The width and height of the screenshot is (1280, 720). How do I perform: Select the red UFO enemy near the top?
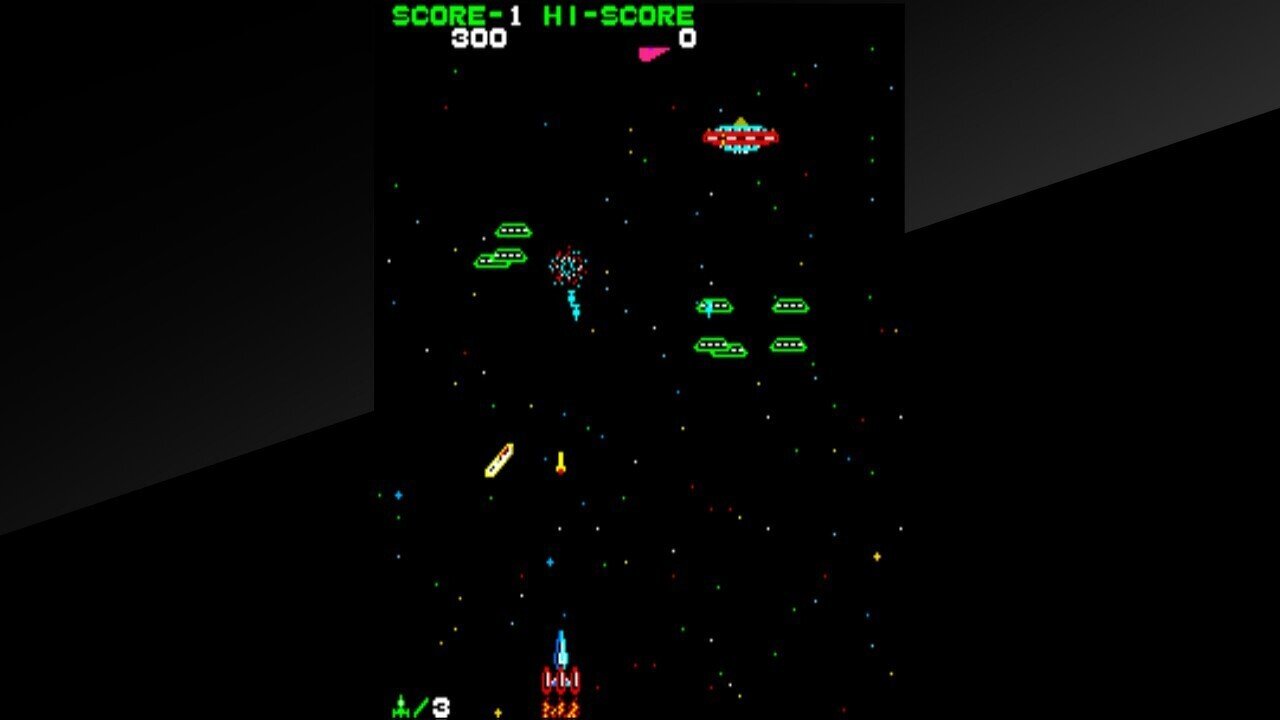tap(740, 138)
